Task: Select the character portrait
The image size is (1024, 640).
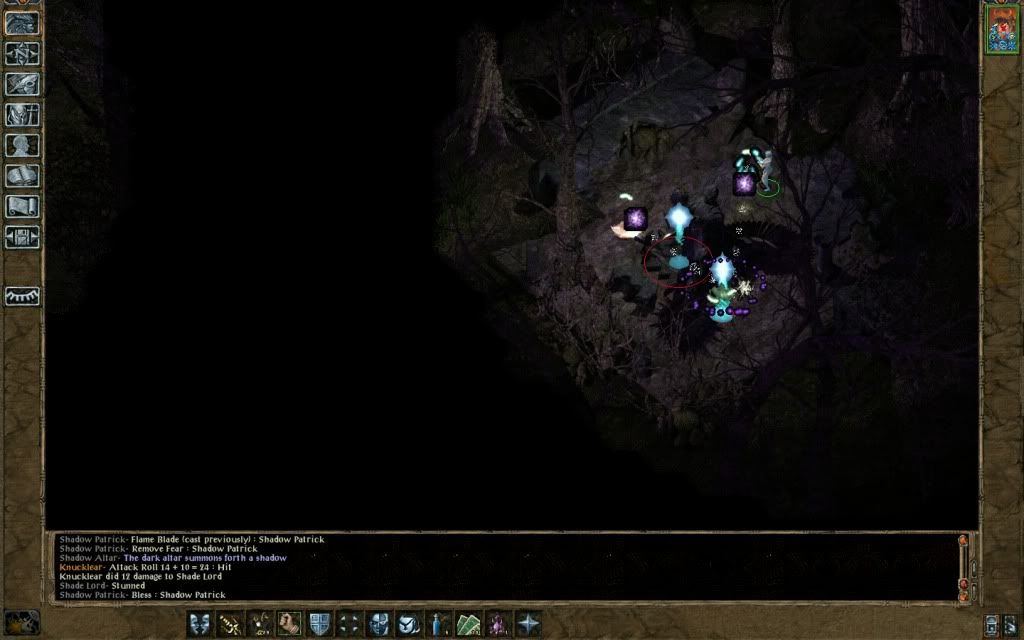Action: [x=1001, y=28]
